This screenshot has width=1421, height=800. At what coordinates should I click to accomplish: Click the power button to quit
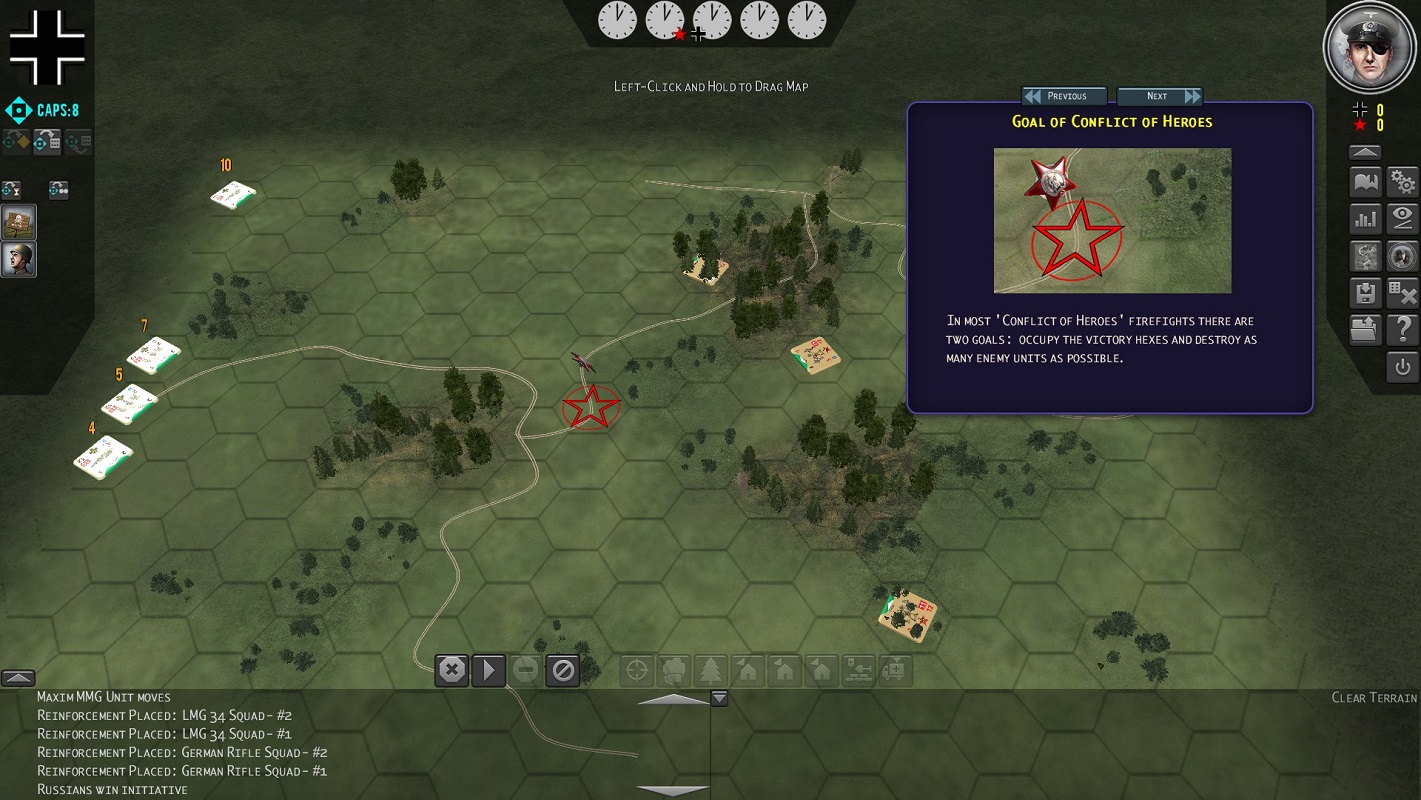[1403, 366]
